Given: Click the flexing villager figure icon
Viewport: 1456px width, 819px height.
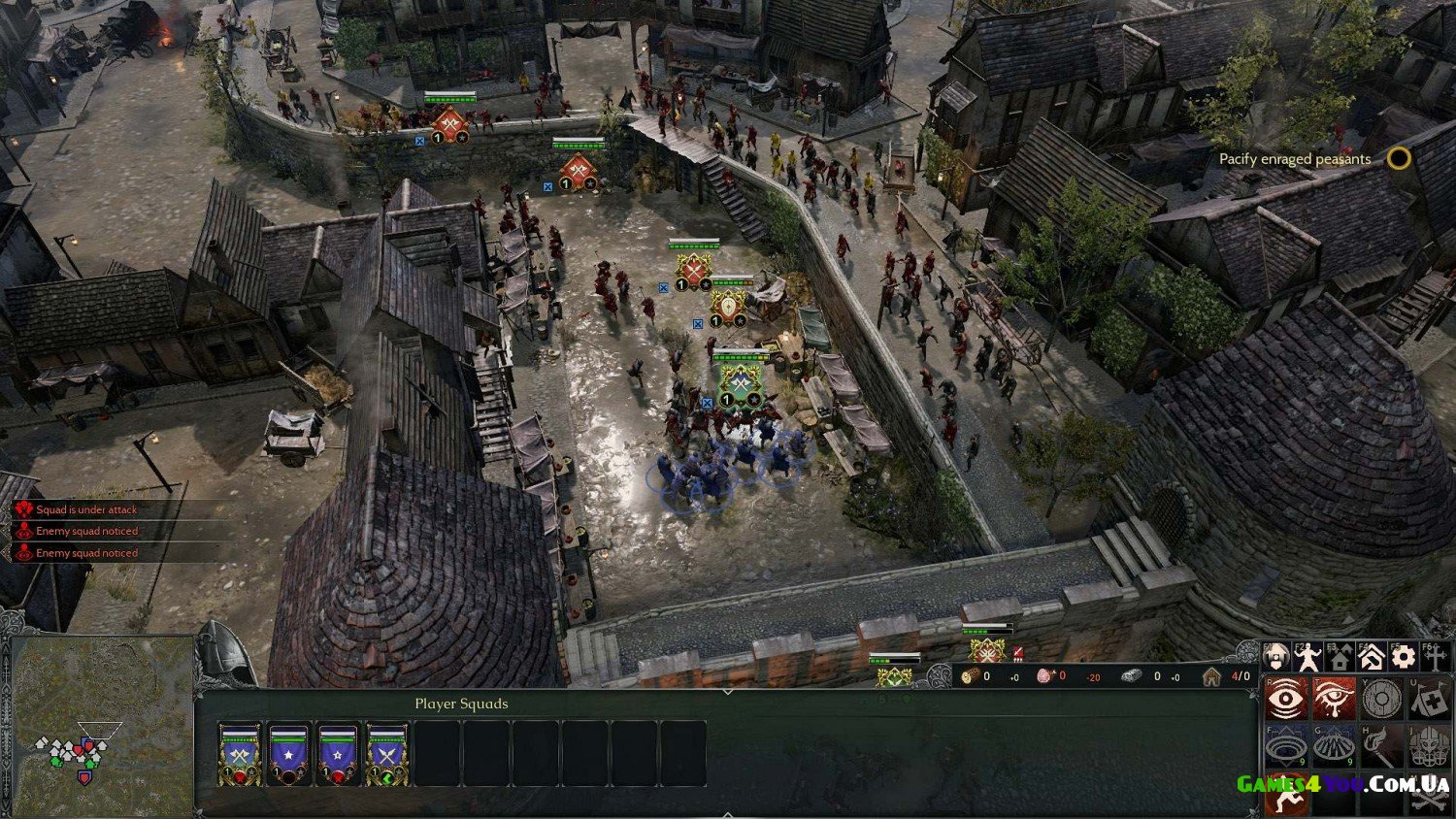Looking at the screenshot, I should pos(1308,657).
